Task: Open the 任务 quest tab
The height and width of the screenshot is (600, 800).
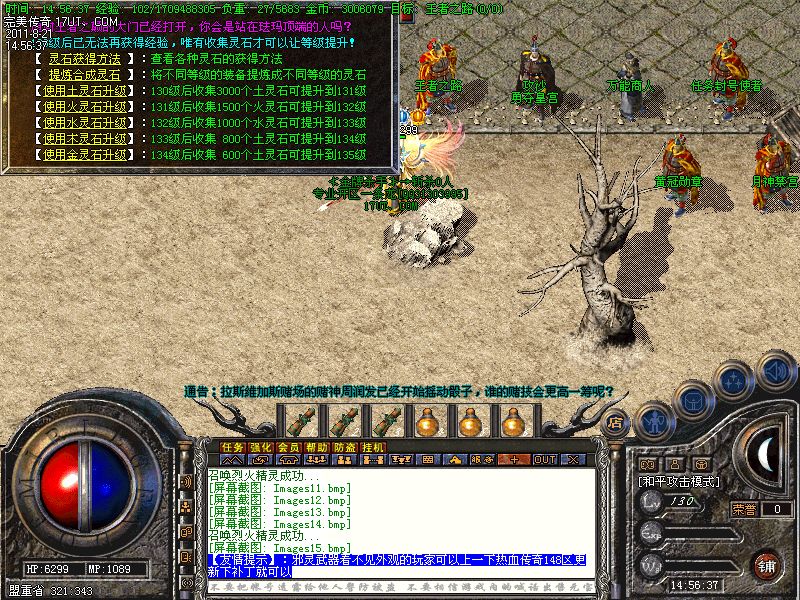Action: [x=233, y=447]
